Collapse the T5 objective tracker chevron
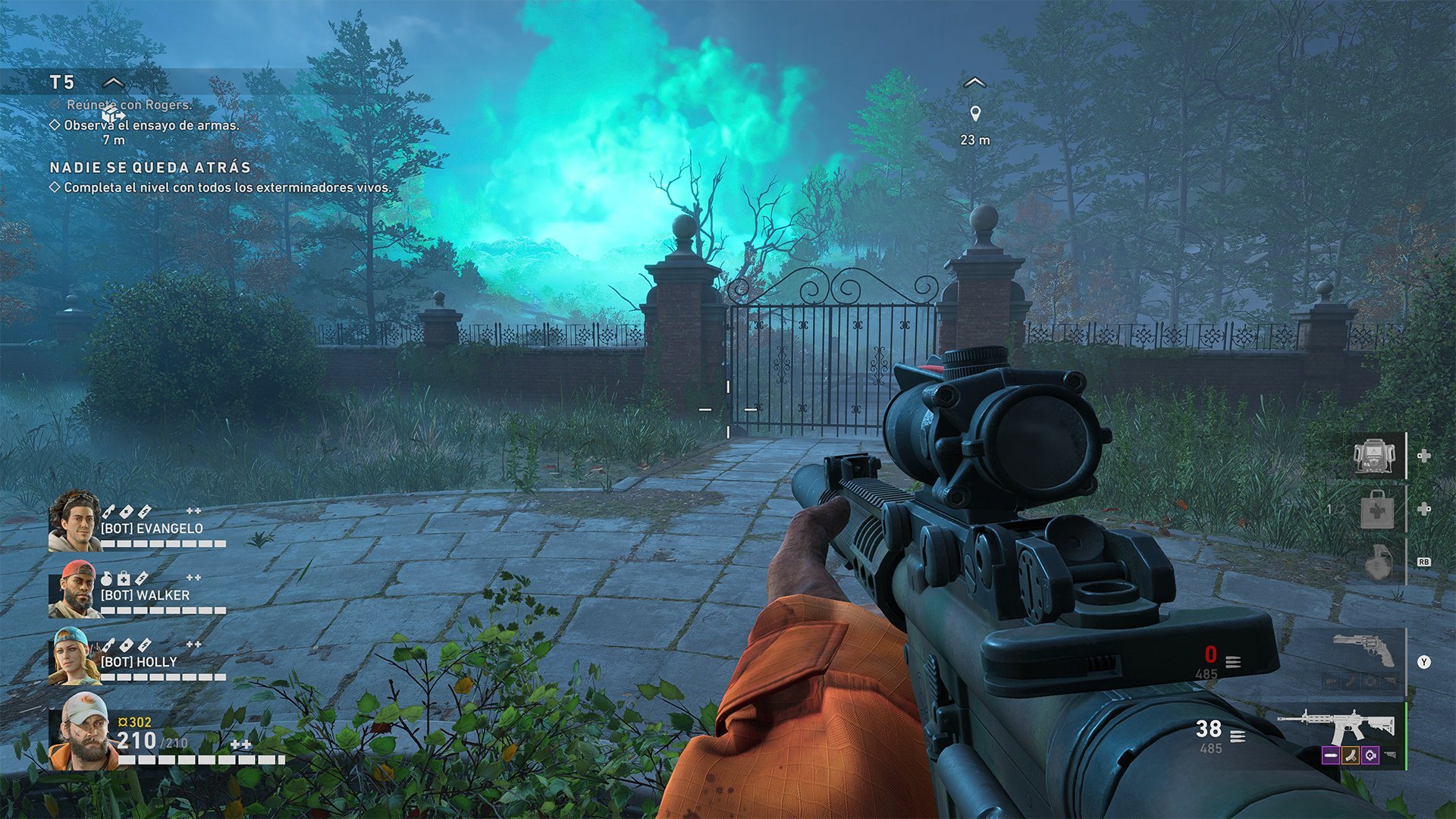The height and width of the screenshot is (819, 1456). click(113, 82)
